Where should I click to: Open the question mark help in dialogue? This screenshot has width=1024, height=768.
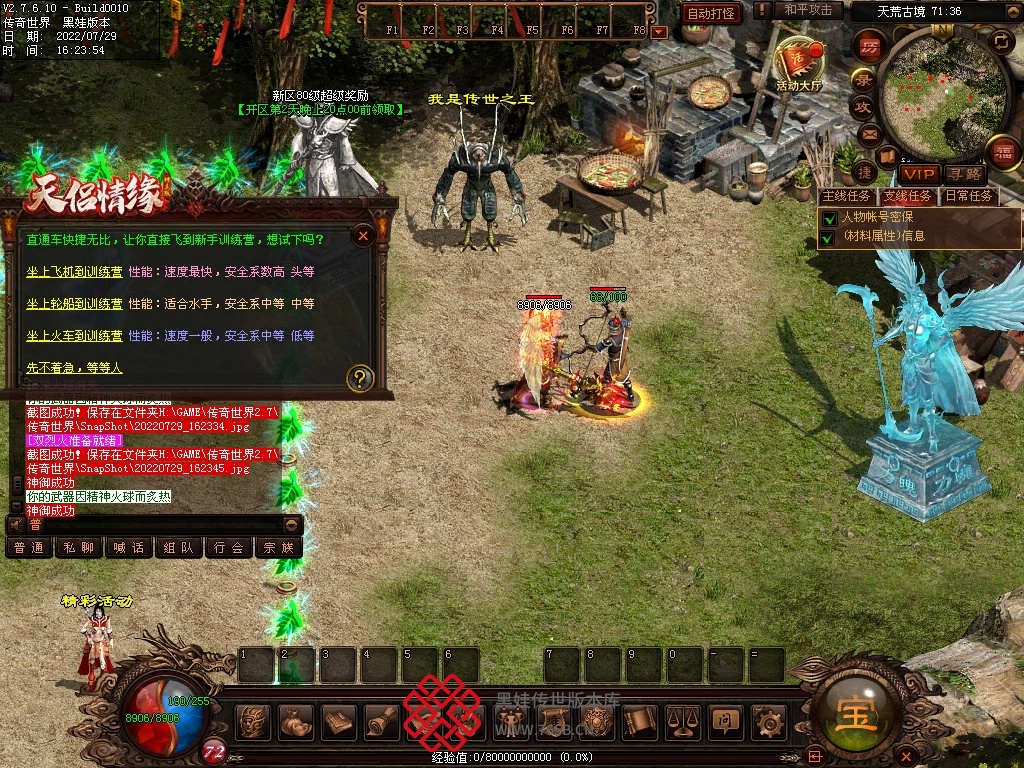pos(360,378)
